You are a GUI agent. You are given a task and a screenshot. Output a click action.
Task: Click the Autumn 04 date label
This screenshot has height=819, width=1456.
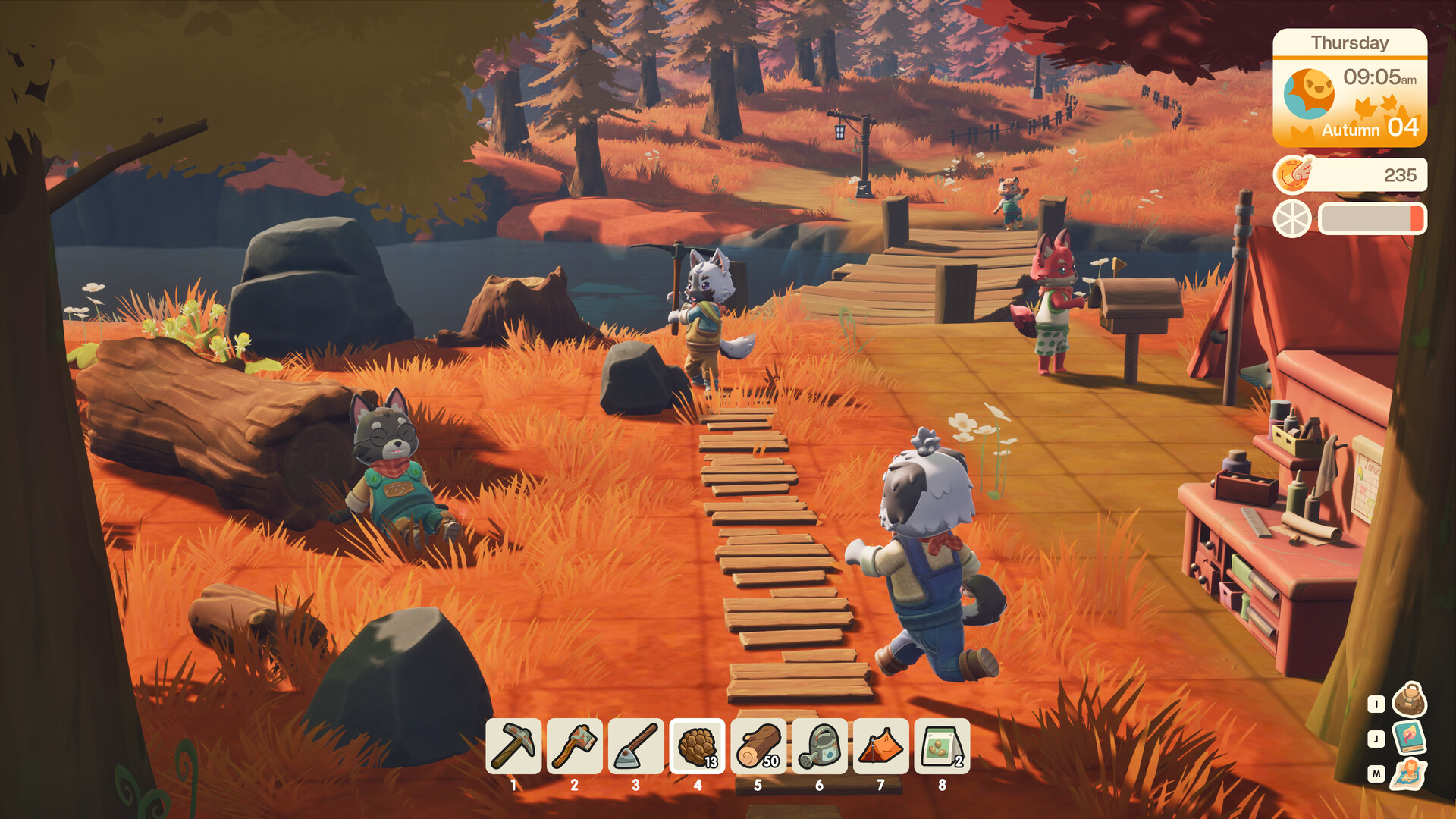pyautogui.click(x=1373, y=129)
